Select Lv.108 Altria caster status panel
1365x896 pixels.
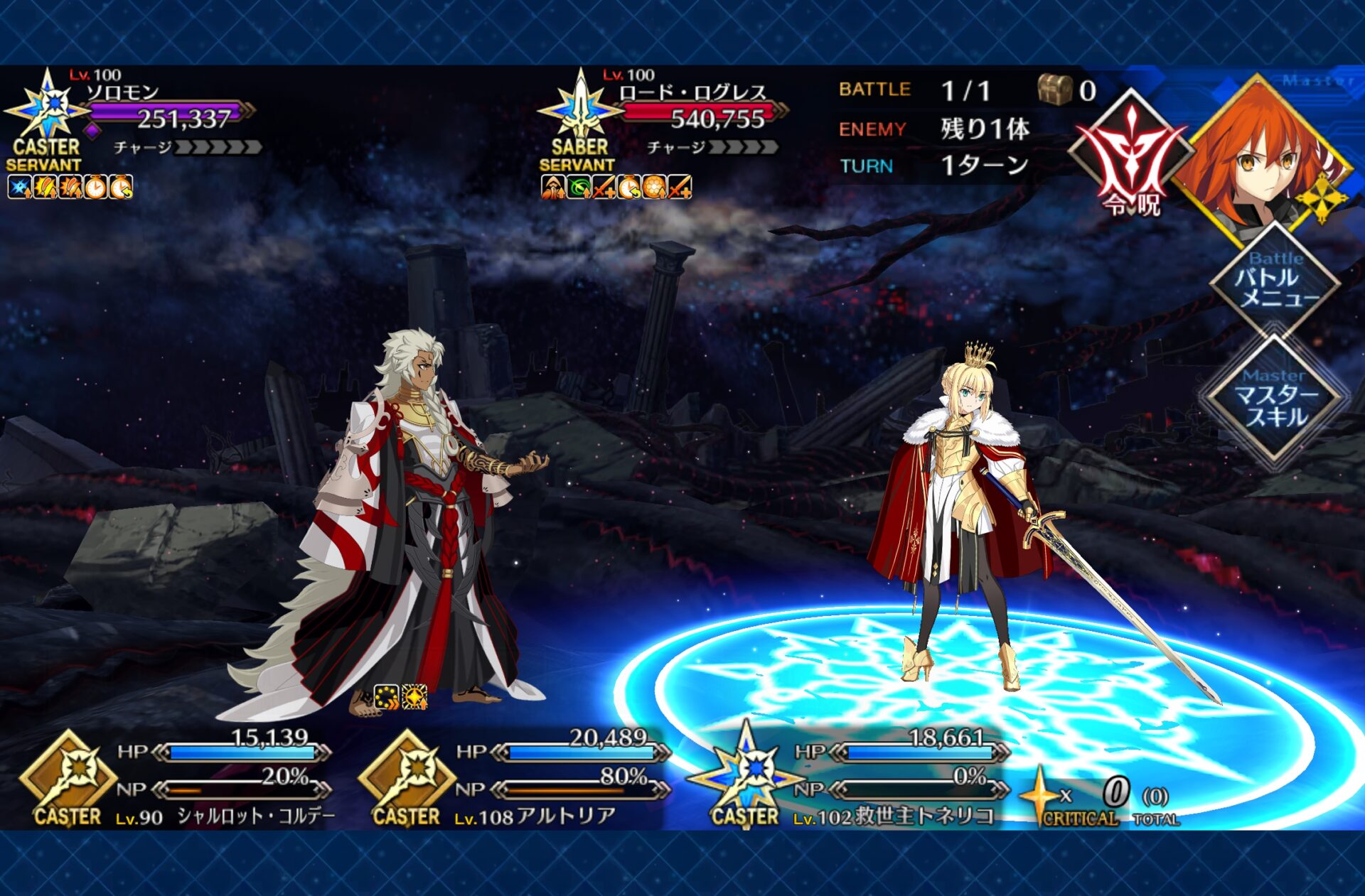[x=515, y=779]
